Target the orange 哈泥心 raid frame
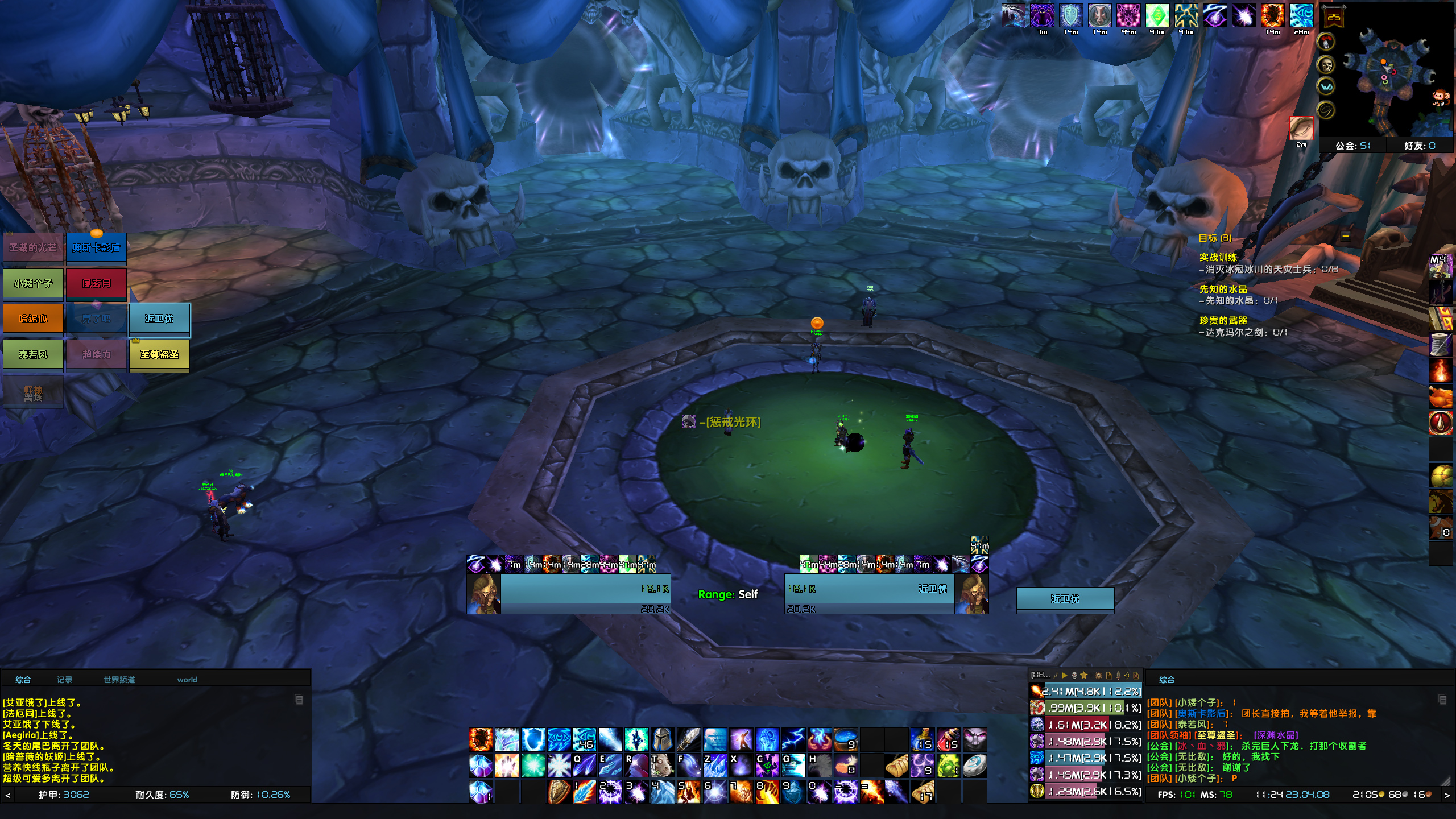Screen dimensions: 1456x819 (33, 319)
